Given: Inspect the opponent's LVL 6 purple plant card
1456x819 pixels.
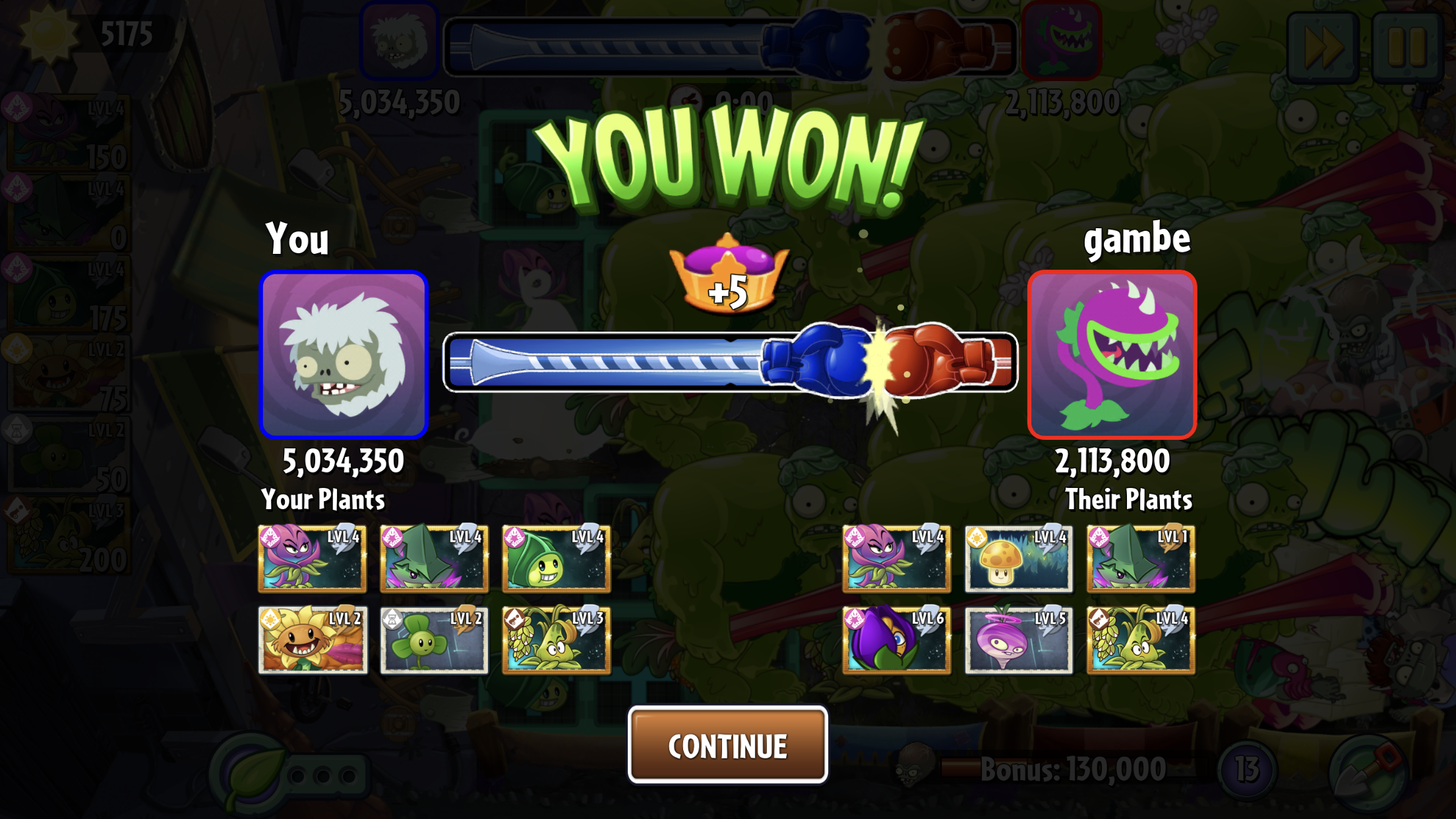Looking at the screenshot, I should pos(896,640).
